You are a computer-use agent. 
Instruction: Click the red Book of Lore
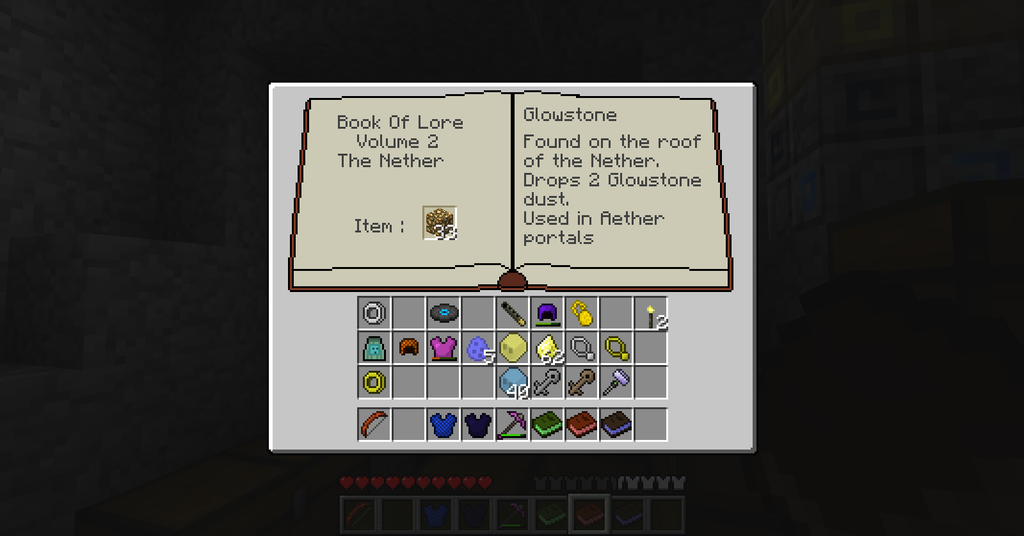pyautogui.click(x=582, y=424)
